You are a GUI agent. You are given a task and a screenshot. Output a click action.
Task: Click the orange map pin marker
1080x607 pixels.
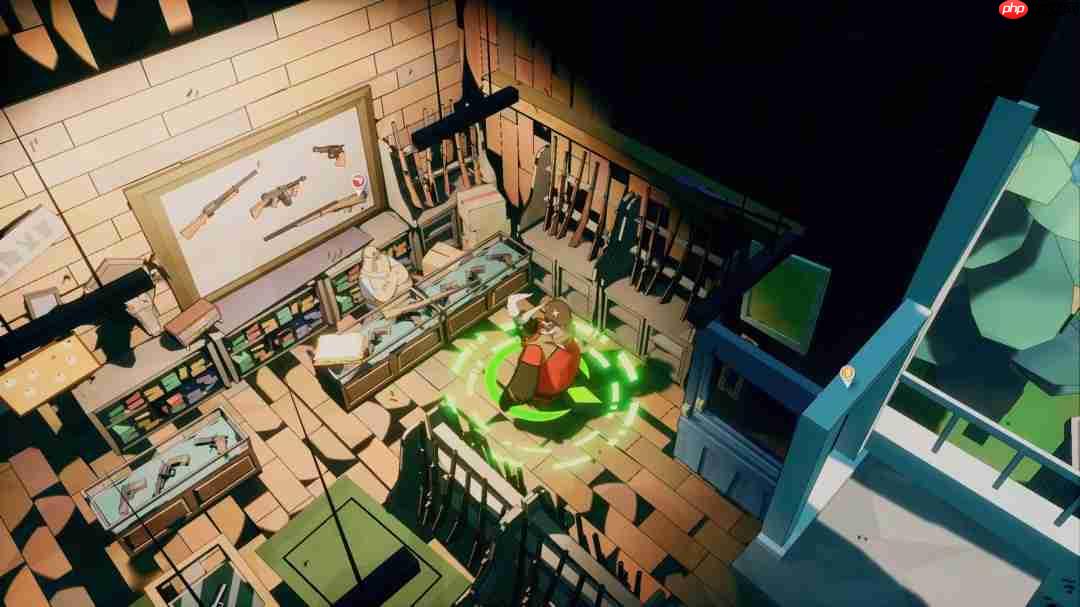[x=847, y=375]
